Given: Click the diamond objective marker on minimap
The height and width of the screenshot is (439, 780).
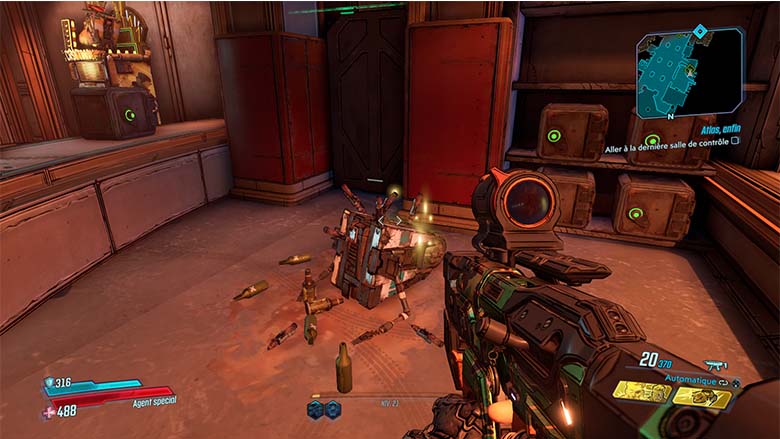Looking at the screenshot, I should 700,31.
